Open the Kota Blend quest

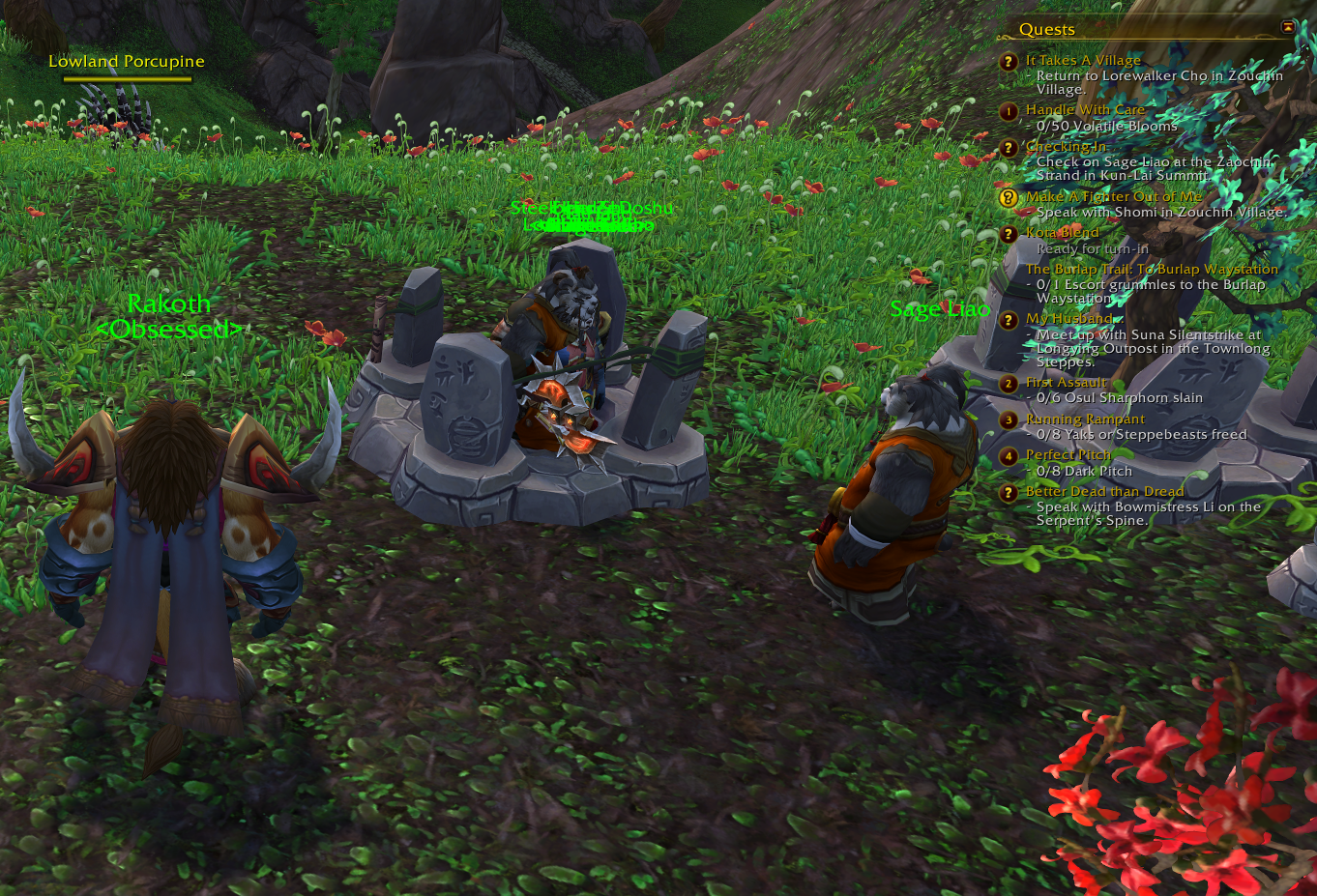[x=1062, y=233]
